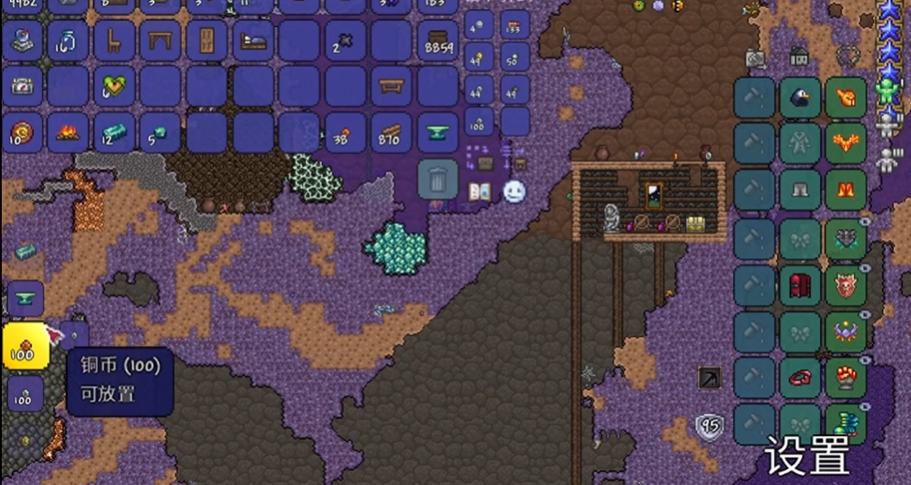Click the orange helmet armor slot
911x485 pixels.
[x=846, y=98]
